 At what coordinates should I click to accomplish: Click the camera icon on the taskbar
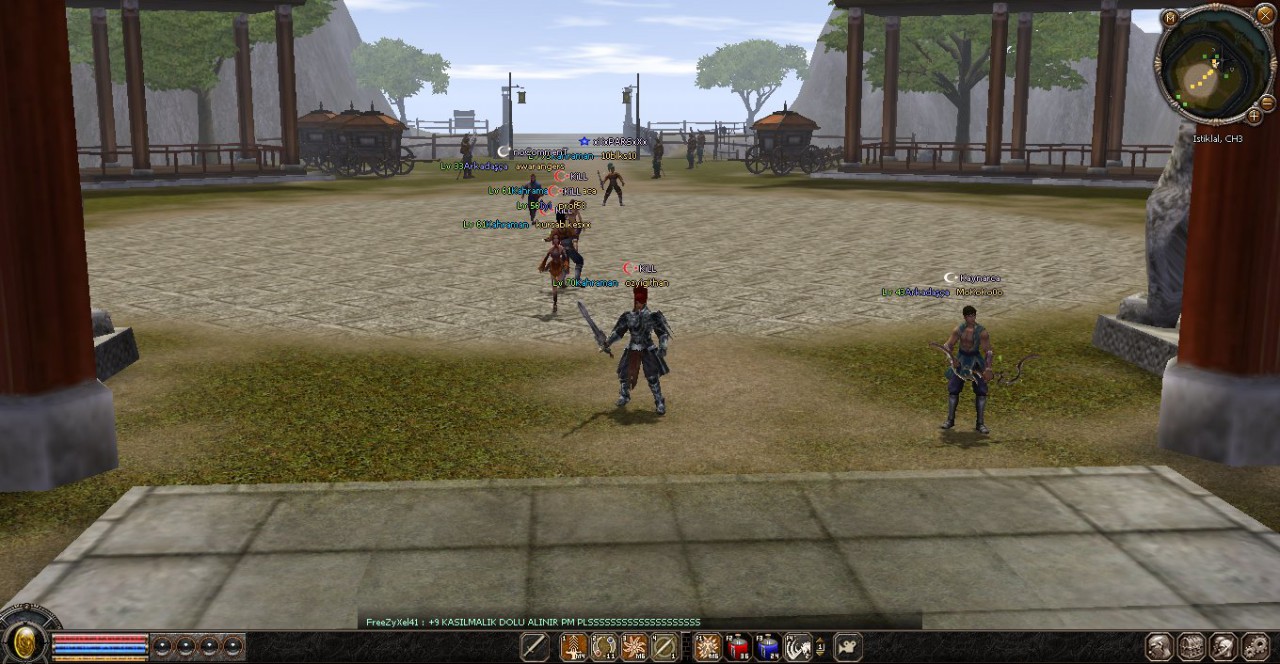tap(848, 647)
